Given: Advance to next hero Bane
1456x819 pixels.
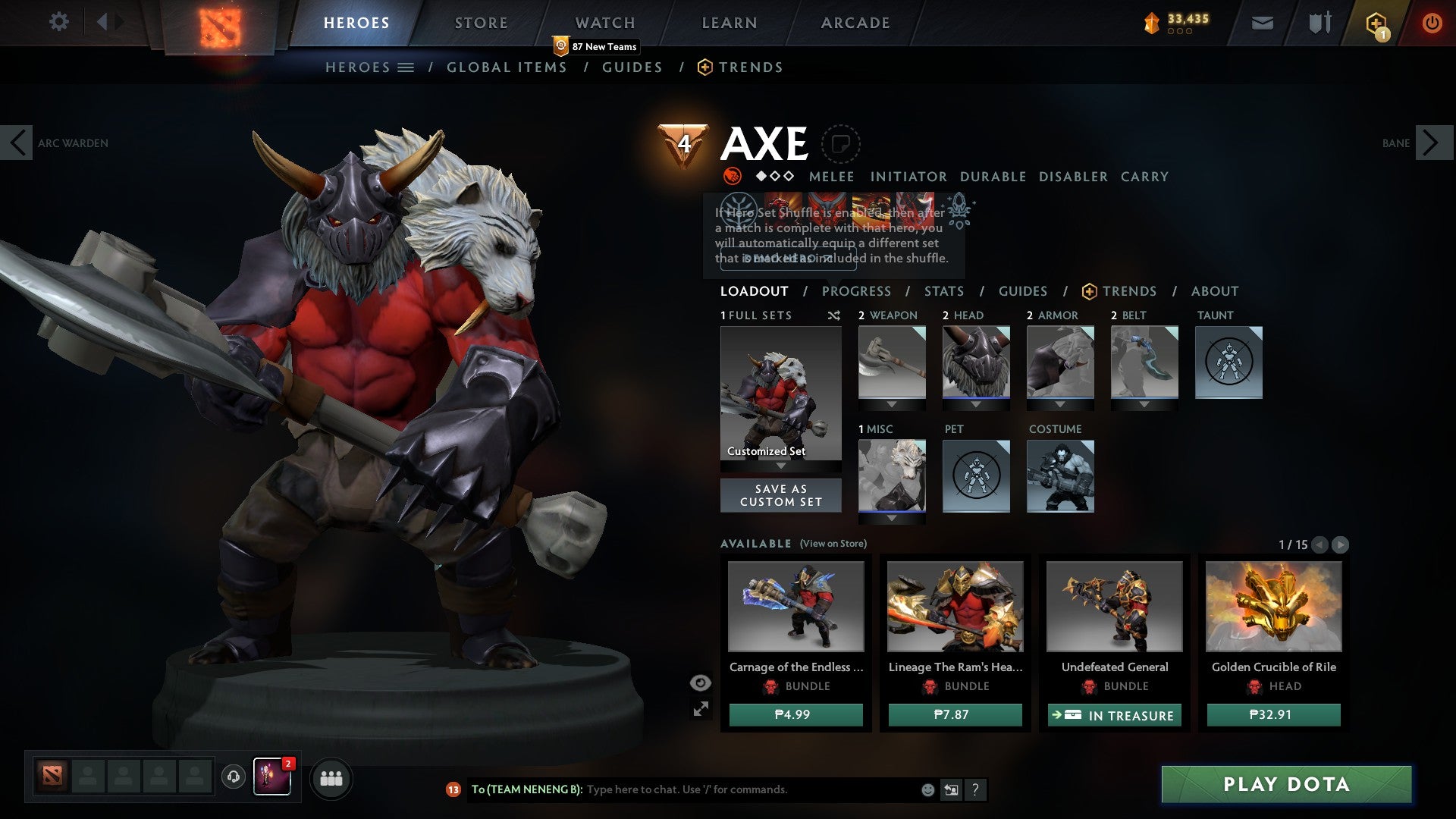Looking at the screenshot, I should pyautogui.click(x=1429, y=142).
